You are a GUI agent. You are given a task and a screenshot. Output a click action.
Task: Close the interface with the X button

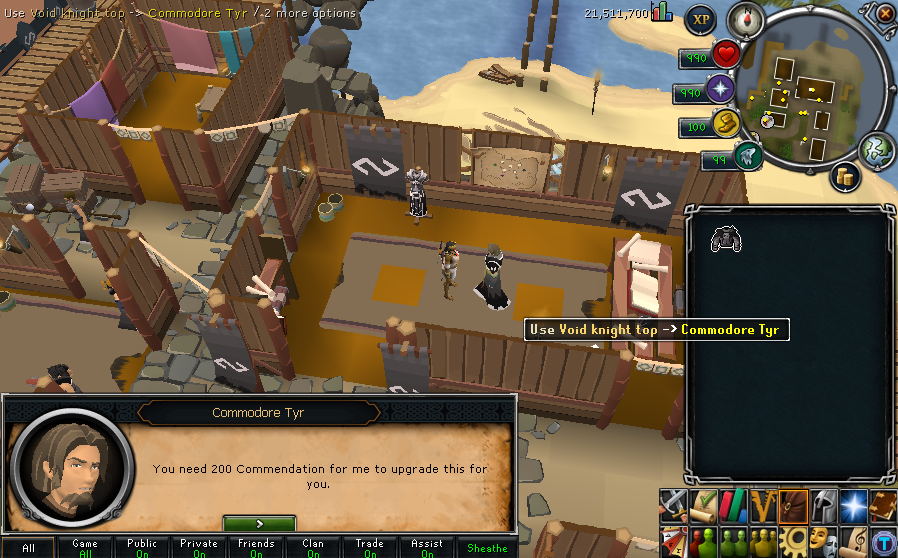(x=885, y=14)
